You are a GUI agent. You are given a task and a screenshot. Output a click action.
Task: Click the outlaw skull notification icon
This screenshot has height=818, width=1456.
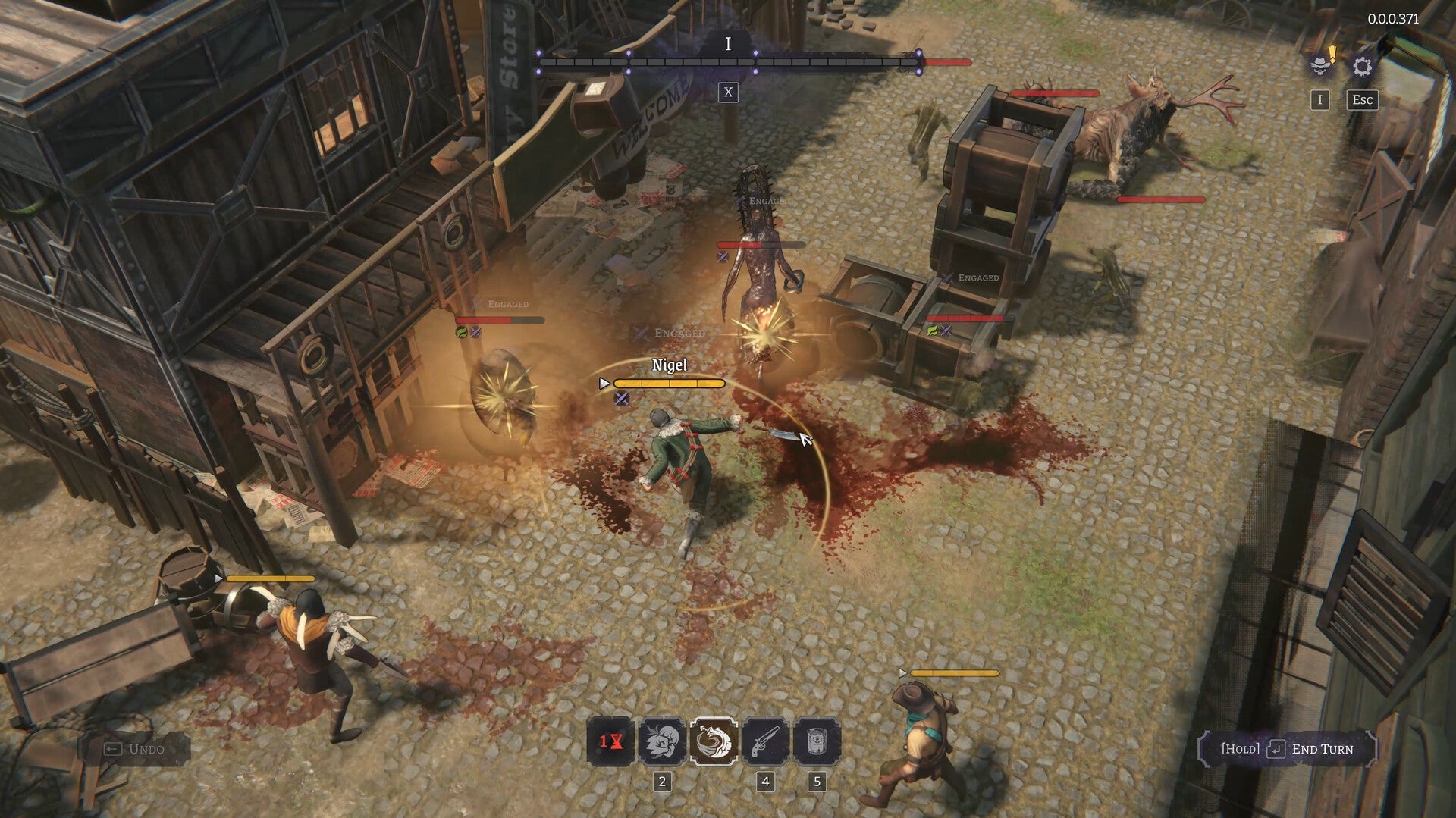point(1321,67)
